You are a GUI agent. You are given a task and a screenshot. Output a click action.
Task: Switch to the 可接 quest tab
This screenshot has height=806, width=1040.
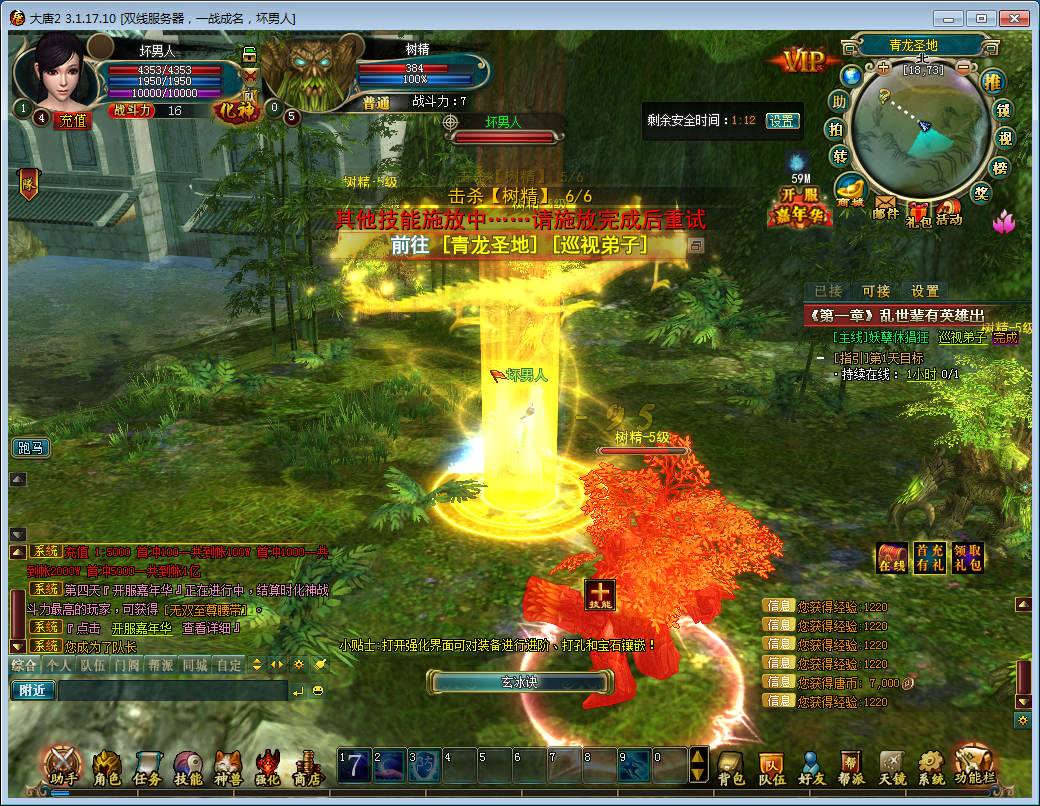[x=876, y=291]
